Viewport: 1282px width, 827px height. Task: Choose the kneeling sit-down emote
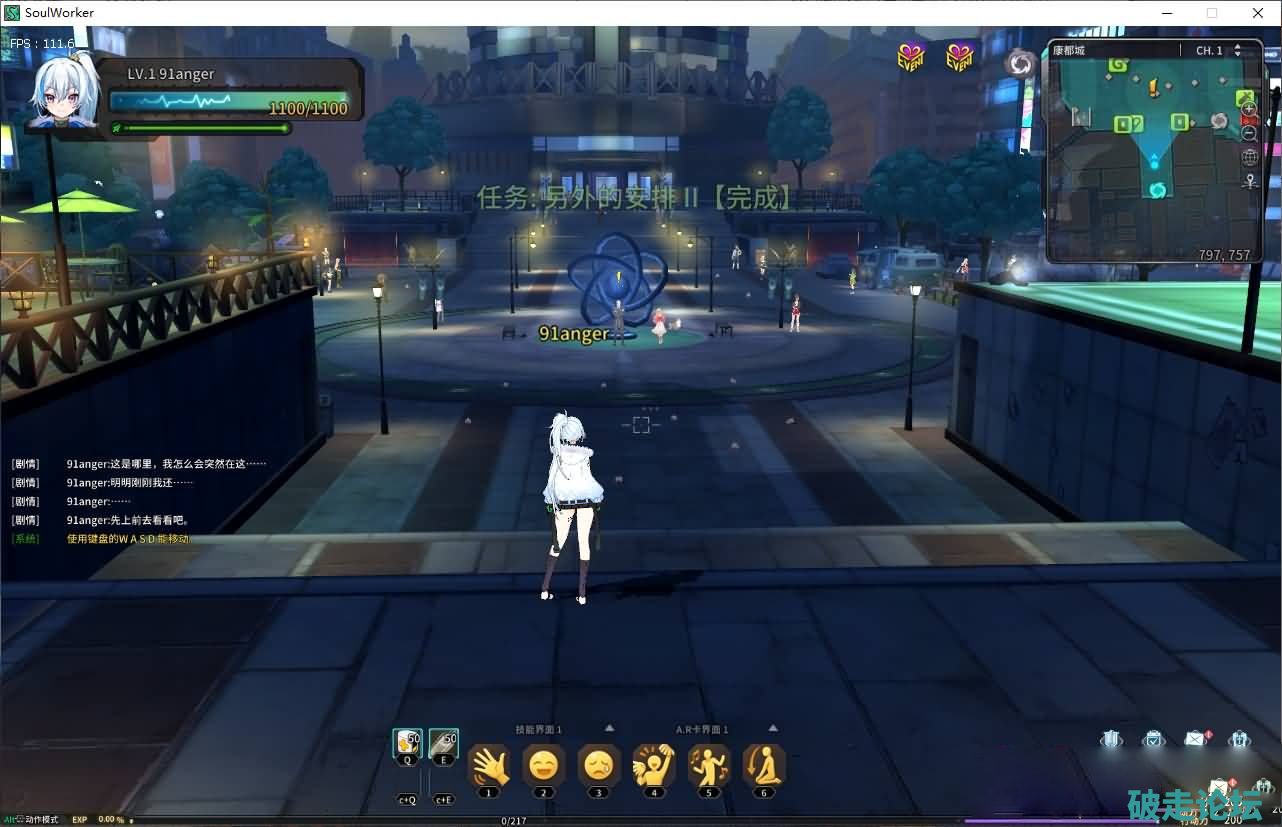[764, 766]
